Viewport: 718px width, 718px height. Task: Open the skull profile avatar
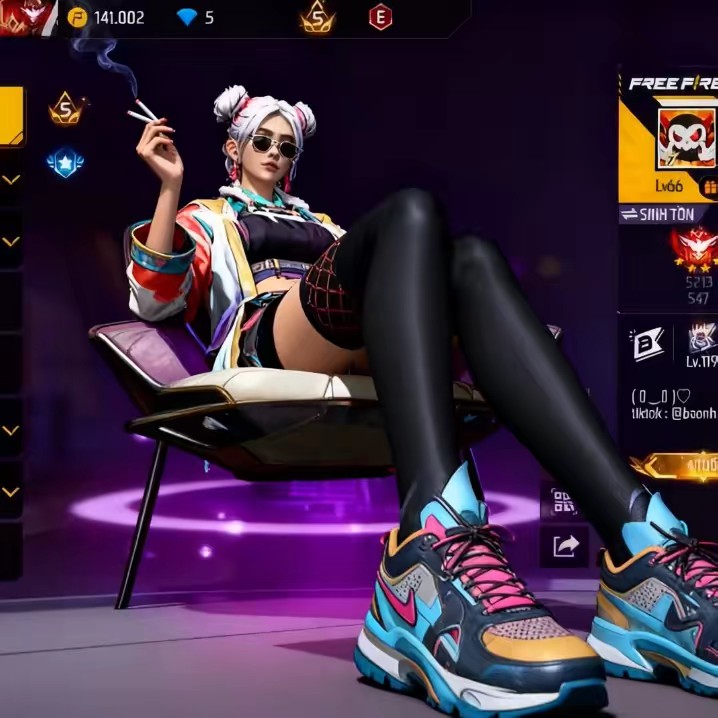pyautogui.click(x=686, y=139)
